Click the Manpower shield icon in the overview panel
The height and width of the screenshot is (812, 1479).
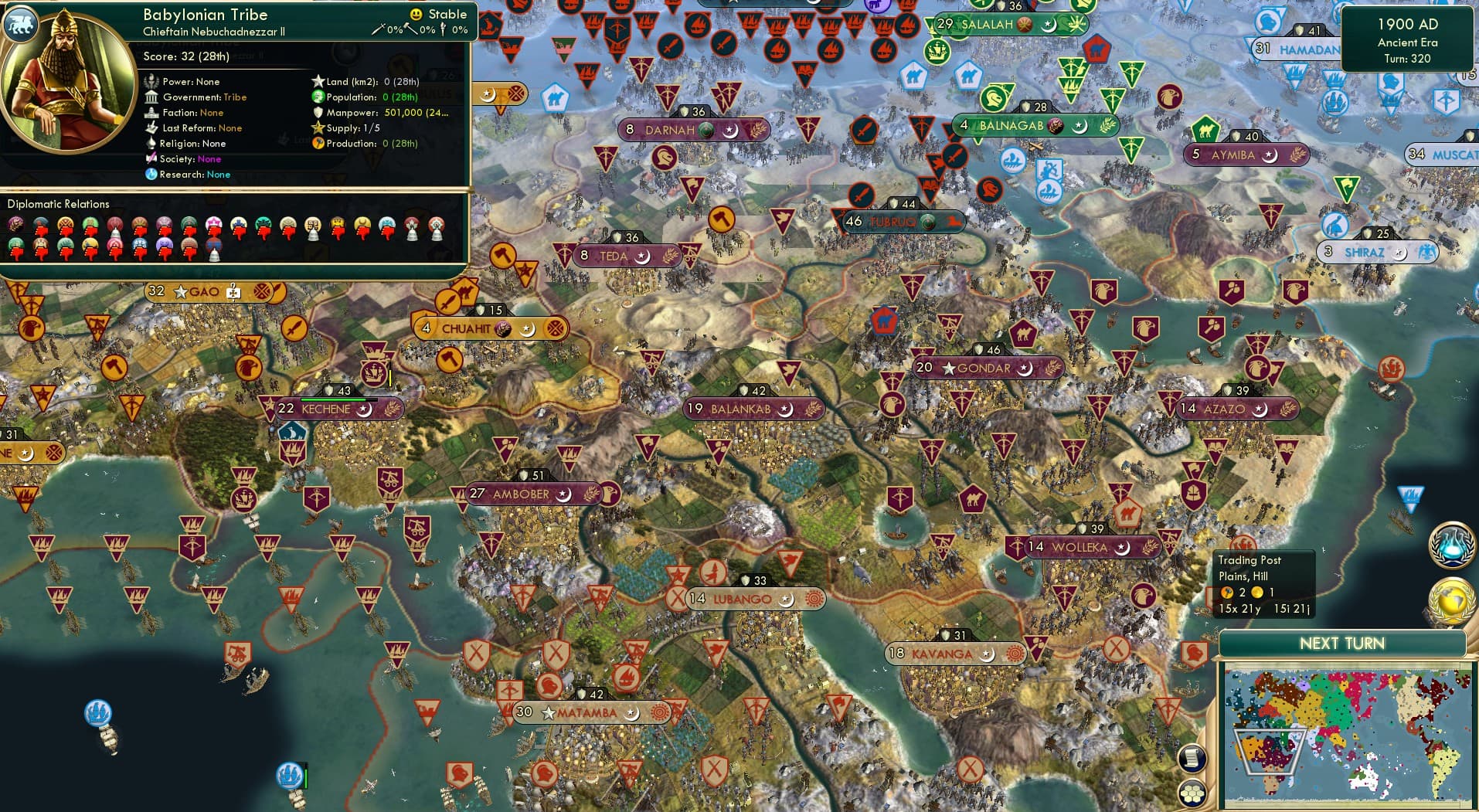[x=318, y=113]
